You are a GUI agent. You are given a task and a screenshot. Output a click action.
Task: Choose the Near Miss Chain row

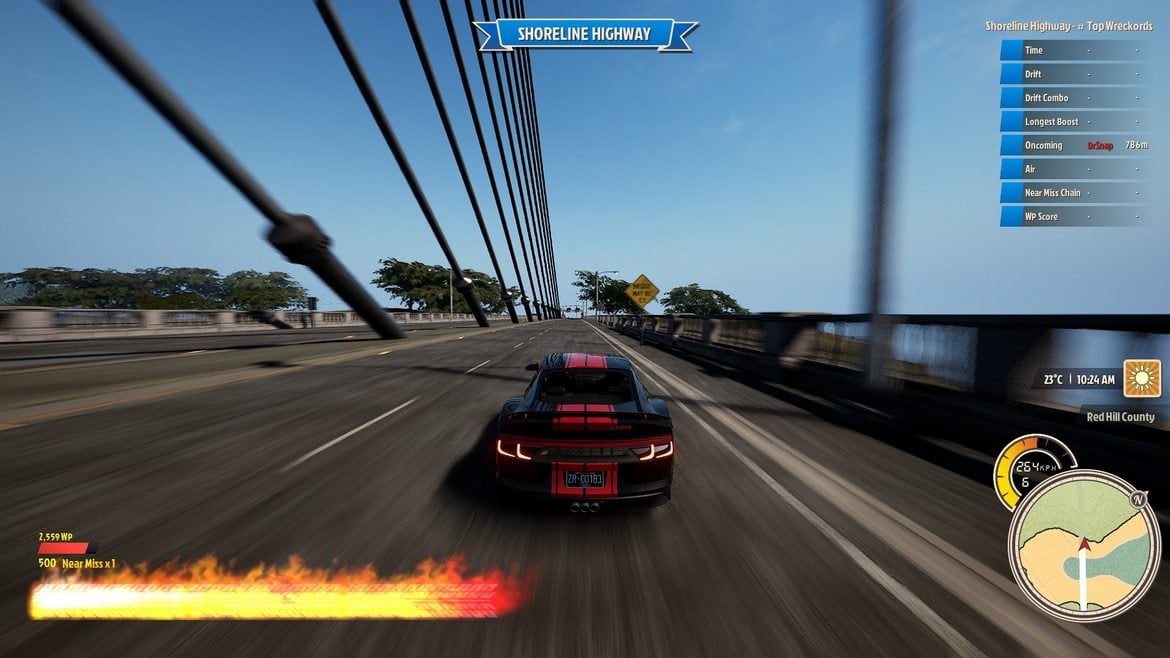pyautogui.click(x=1075, y=193)
